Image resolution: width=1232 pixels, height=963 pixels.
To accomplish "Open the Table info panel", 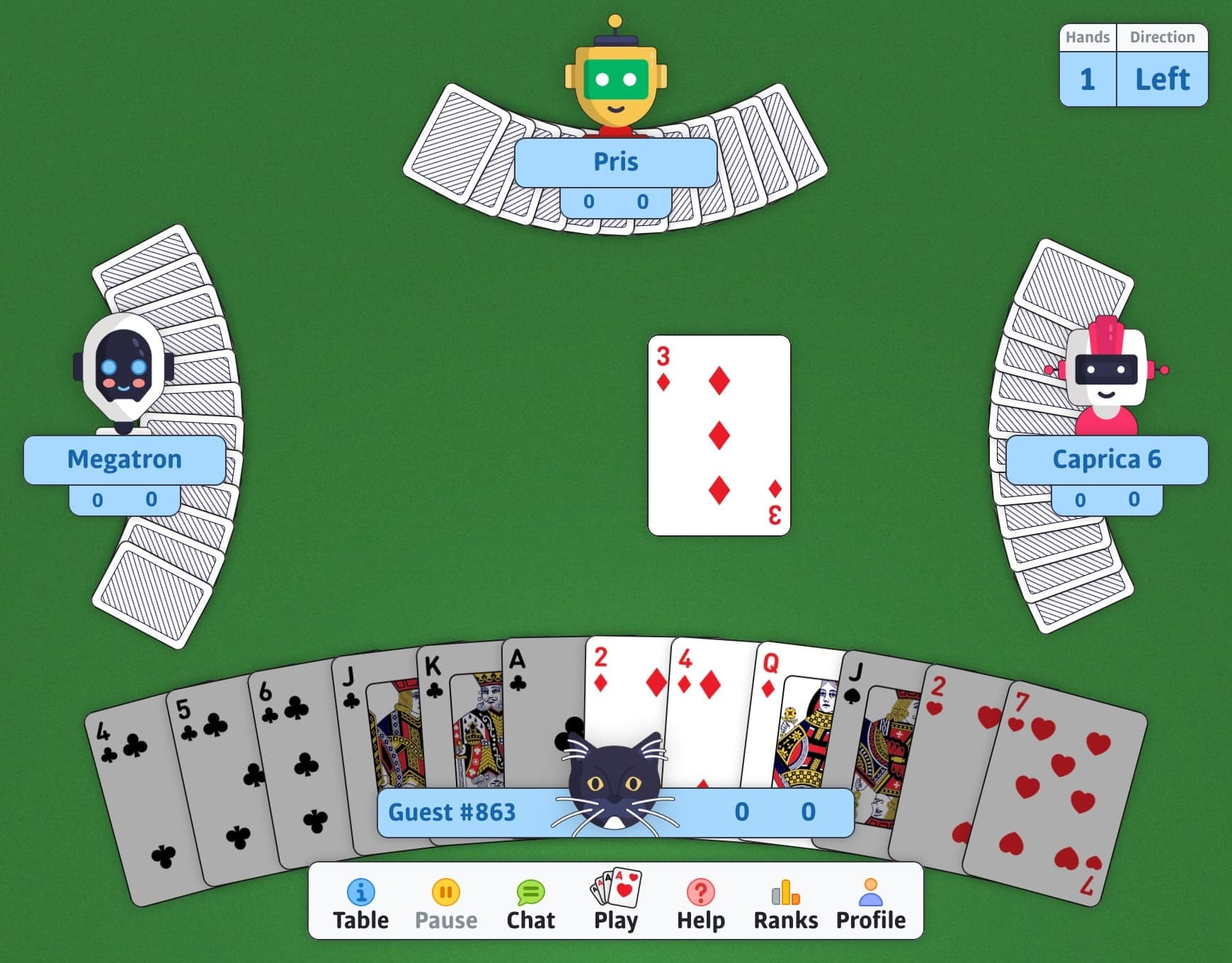I will point(362,901).
